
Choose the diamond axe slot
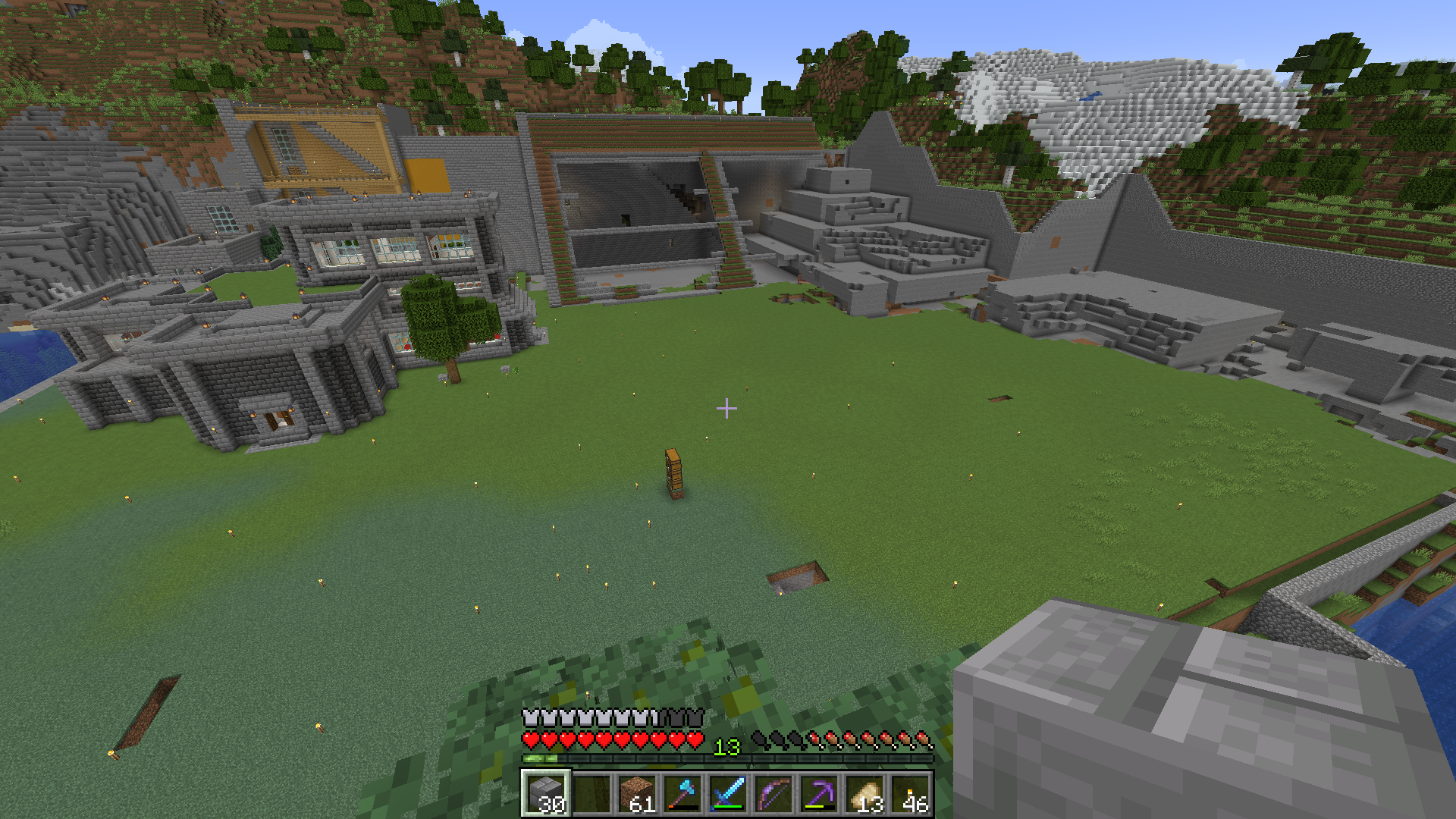(682, 793)
